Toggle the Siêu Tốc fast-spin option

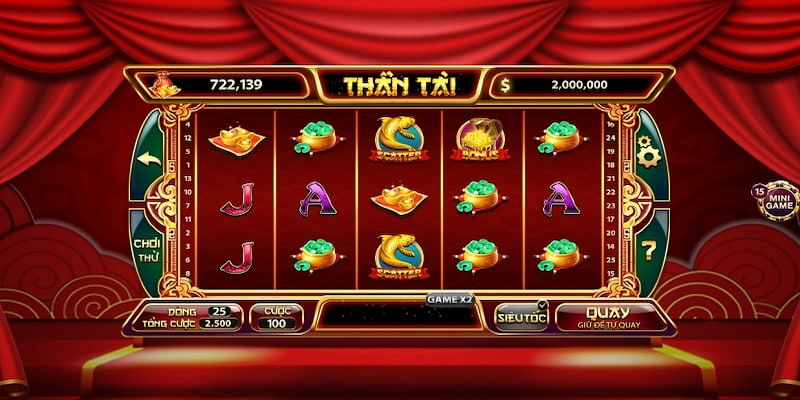coord(521,315)
